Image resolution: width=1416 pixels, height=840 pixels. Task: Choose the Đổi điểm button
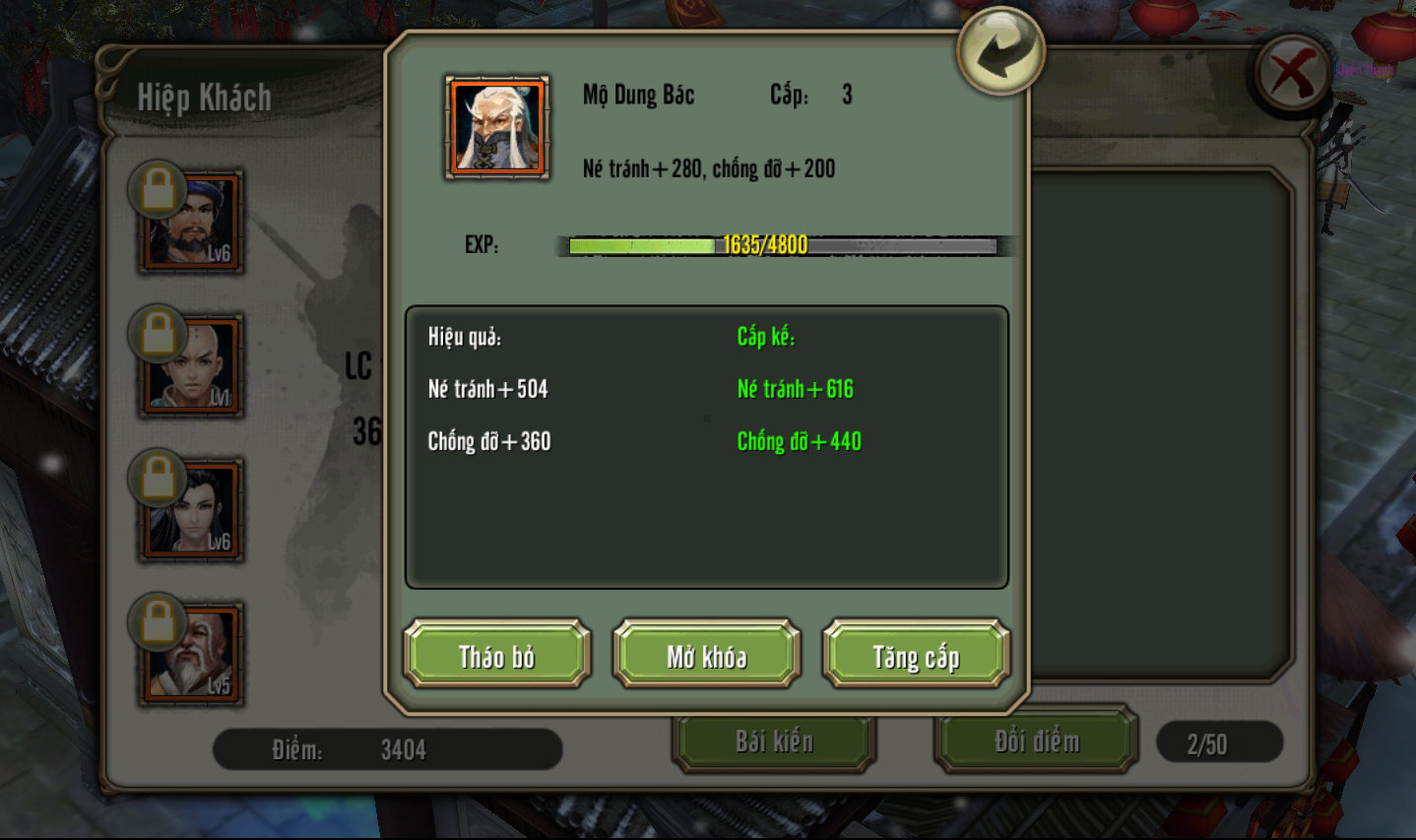(1036, 741)
